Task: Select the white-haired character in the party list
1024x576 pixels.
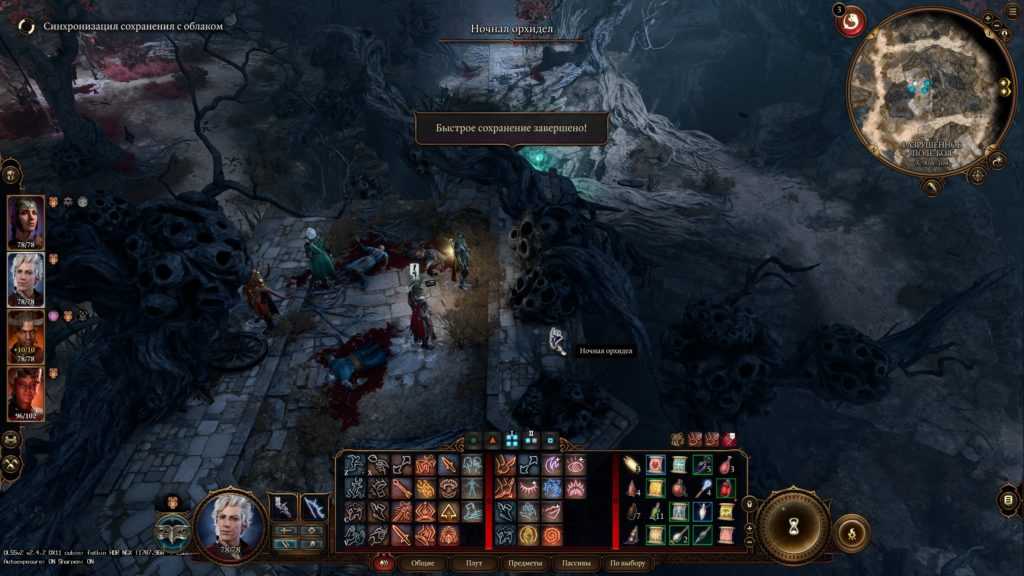Action: (26, 277)
